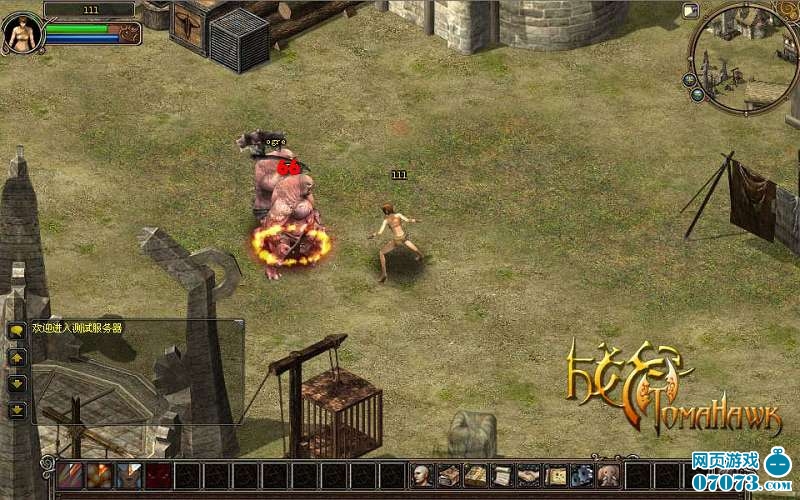Click the player portrait in the corner

point(19,33)
